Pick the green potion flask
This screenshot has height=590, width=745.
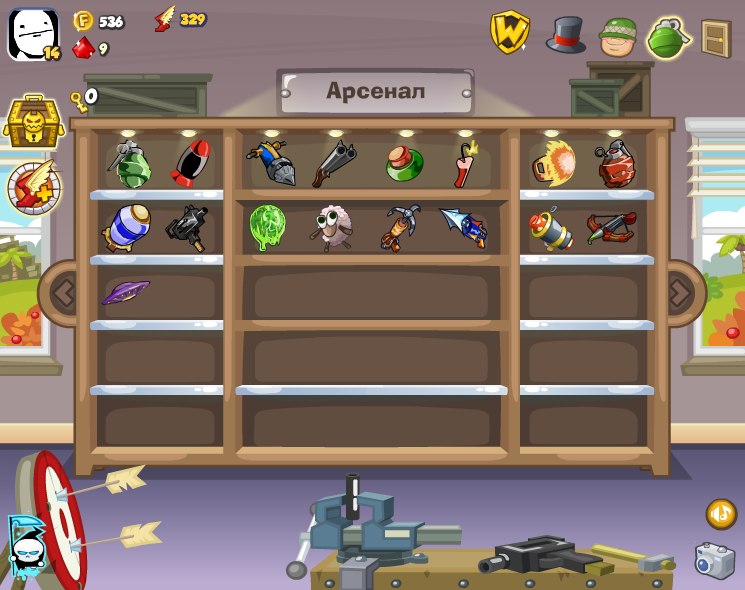(x=404, y=163)
